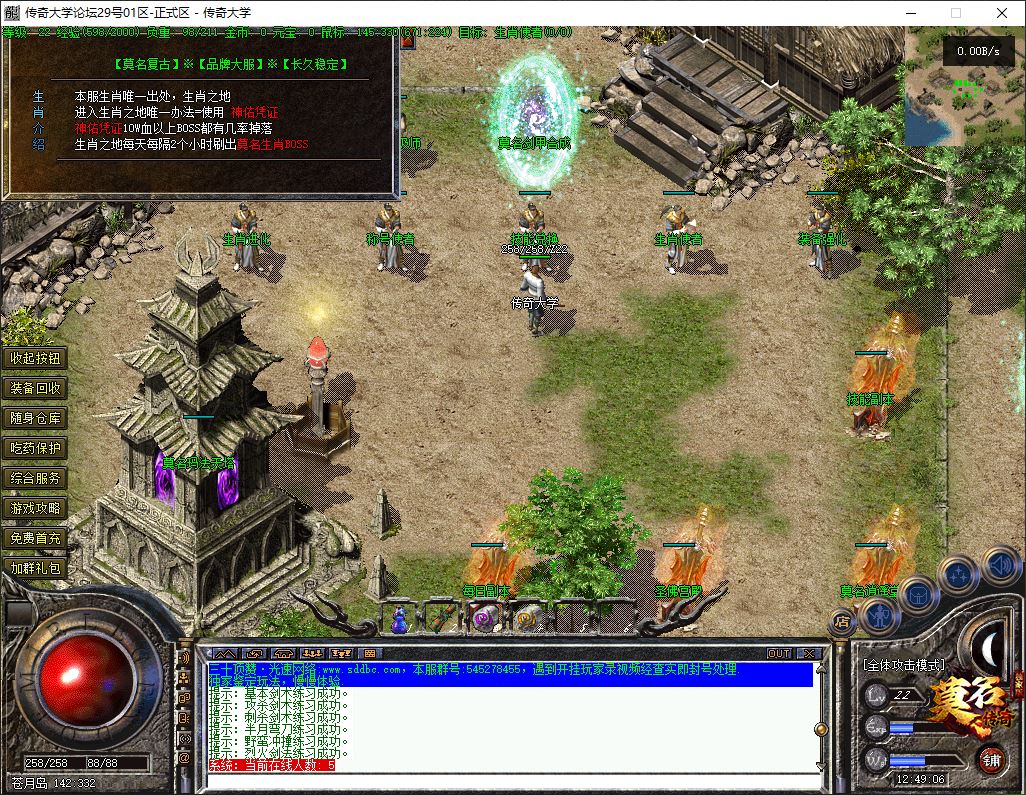
Task: Open the bag inventory round icon
Action: click(x=917, y=596)
